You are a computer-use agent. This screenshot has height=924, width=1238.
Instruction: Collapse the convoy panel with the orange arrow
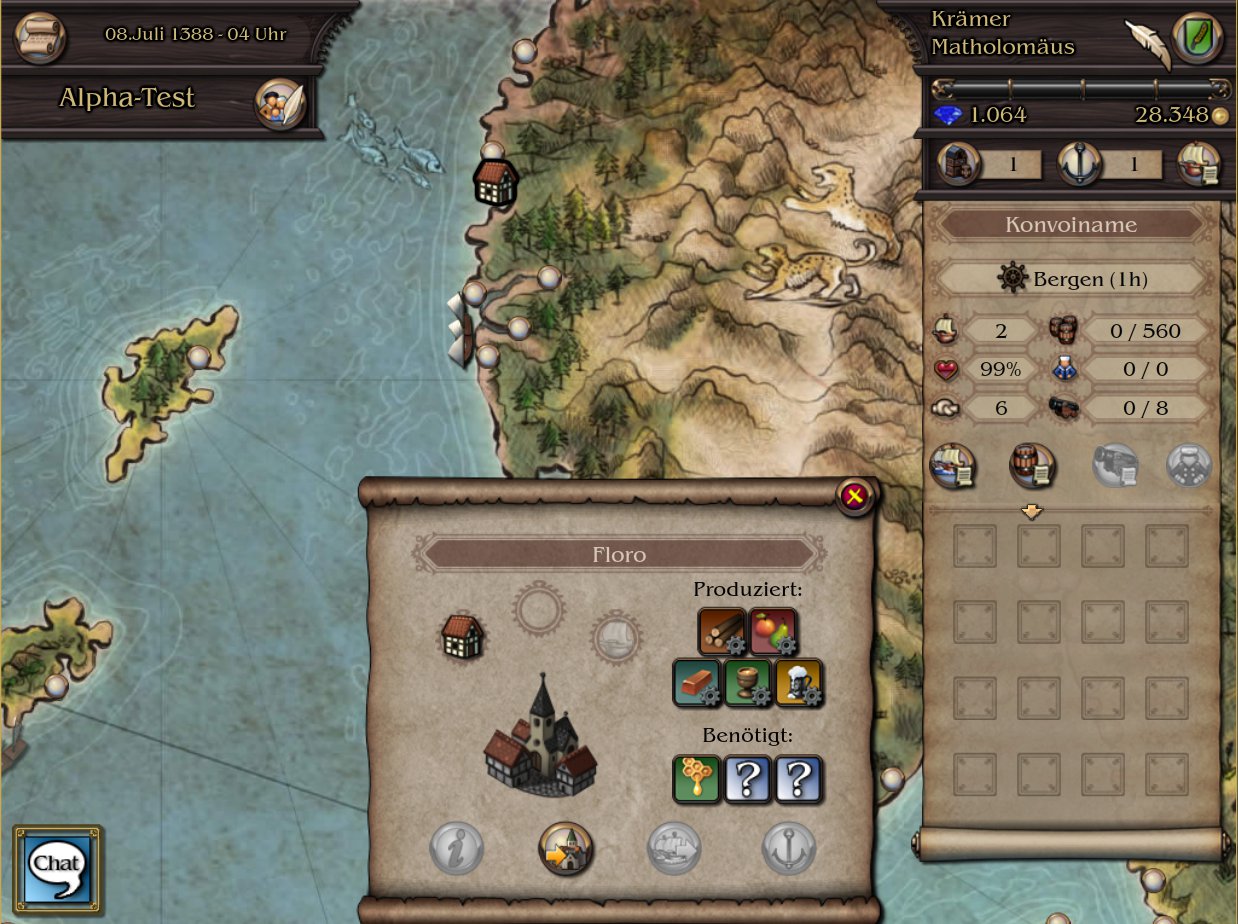[x=1032, y=511]
